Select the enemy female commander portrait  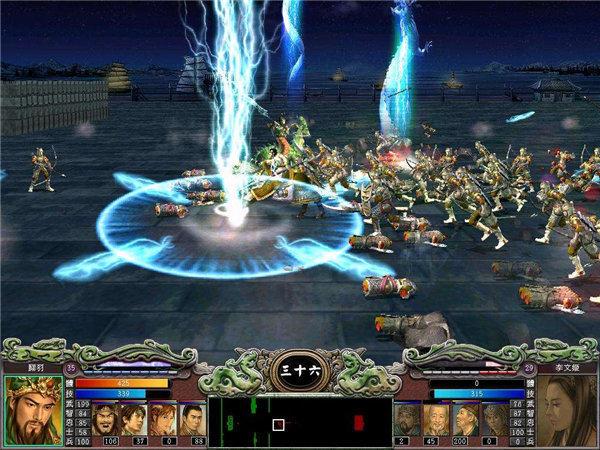(x=566, y=410)
